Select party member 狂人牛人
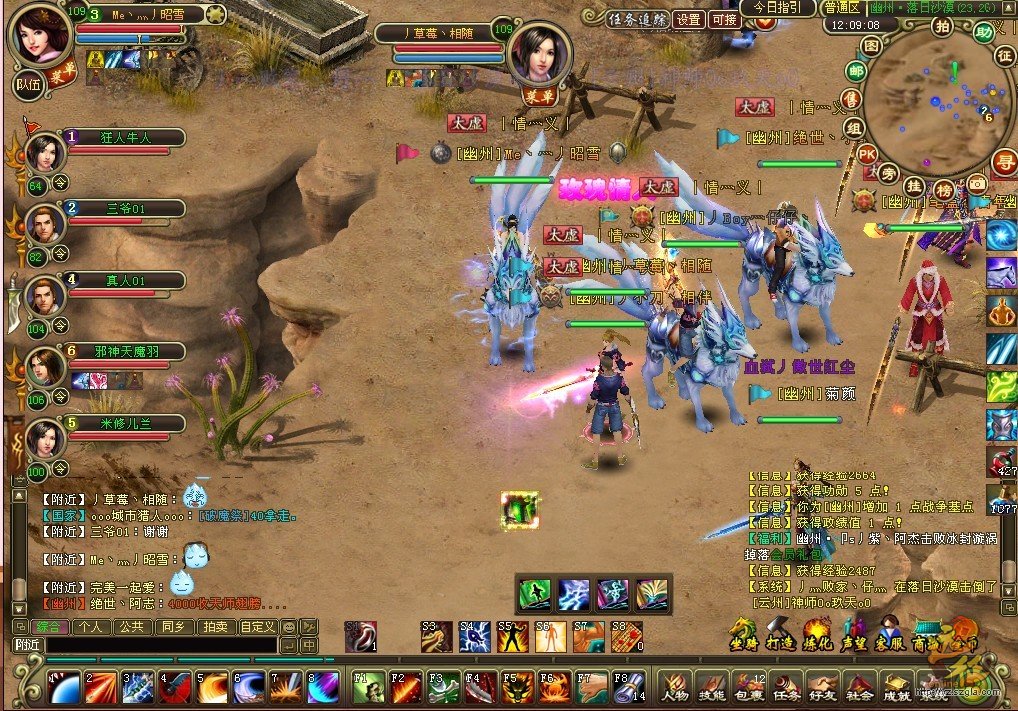This screenshot has width=1018, height=711. click(x=125, y=137)
